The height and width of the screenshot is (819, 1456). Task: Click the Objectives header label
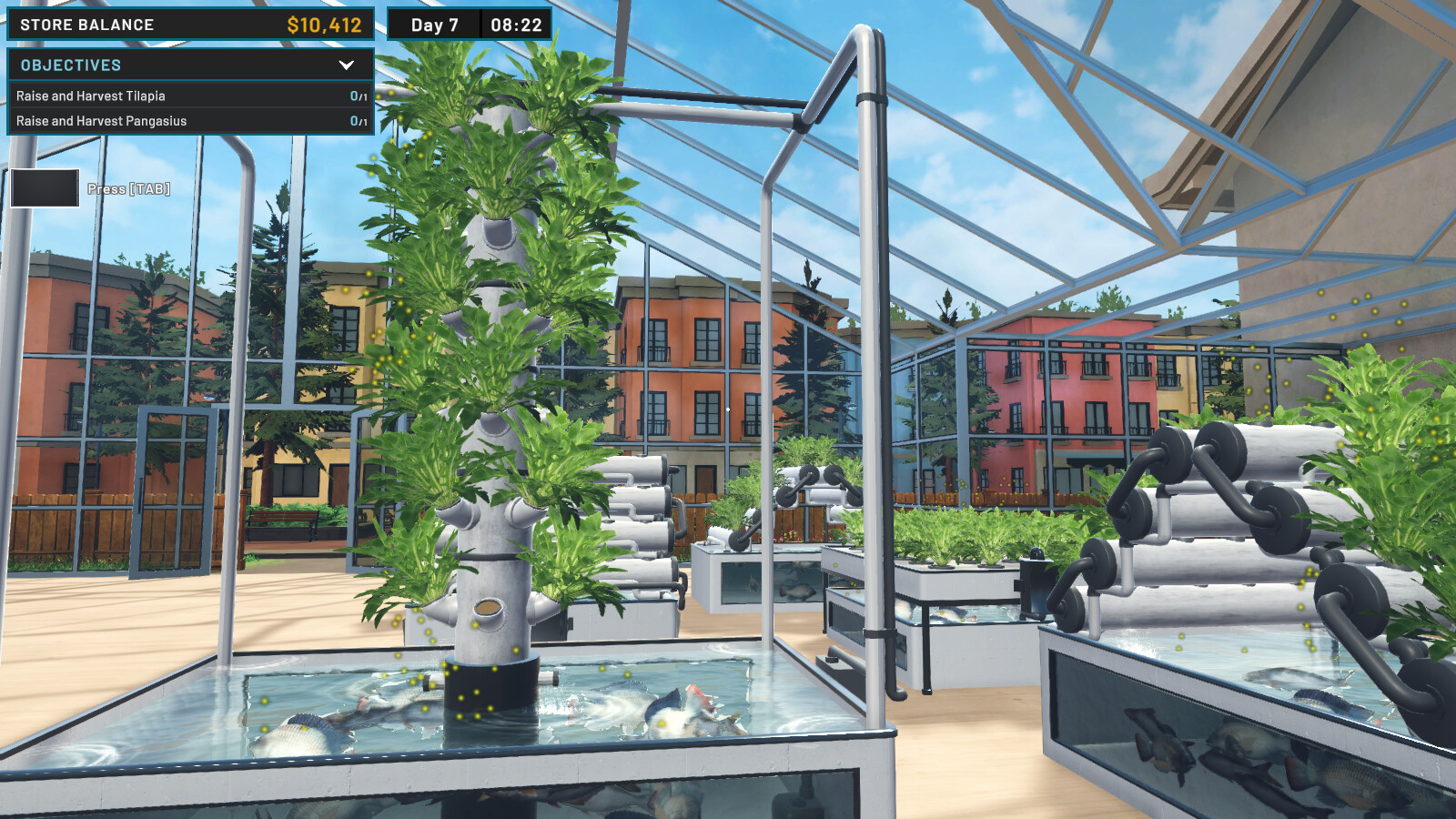(68, 65)
